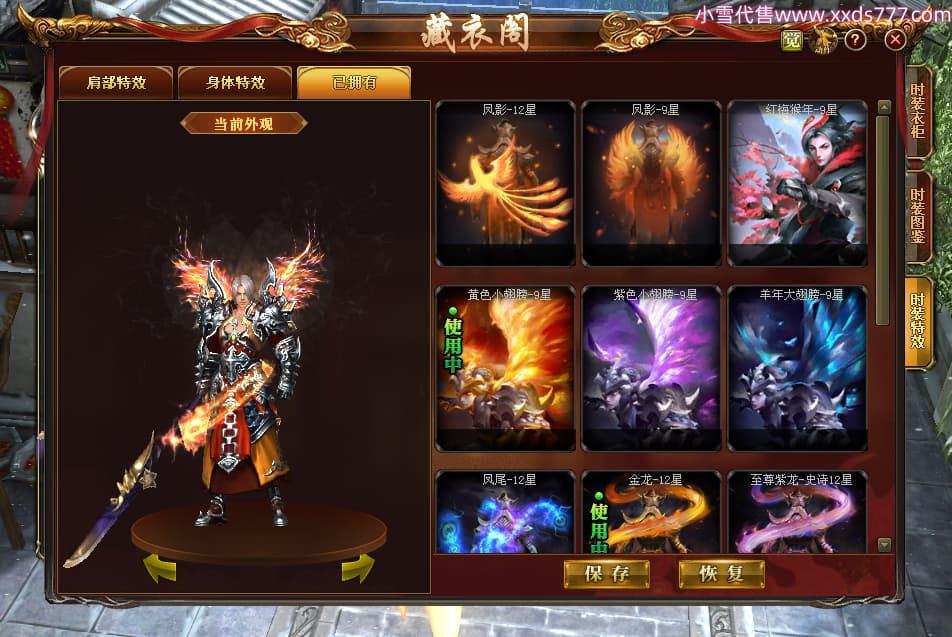Click the golden figure action icon
The width and height of the screenshot is (952, 637).
825,40
